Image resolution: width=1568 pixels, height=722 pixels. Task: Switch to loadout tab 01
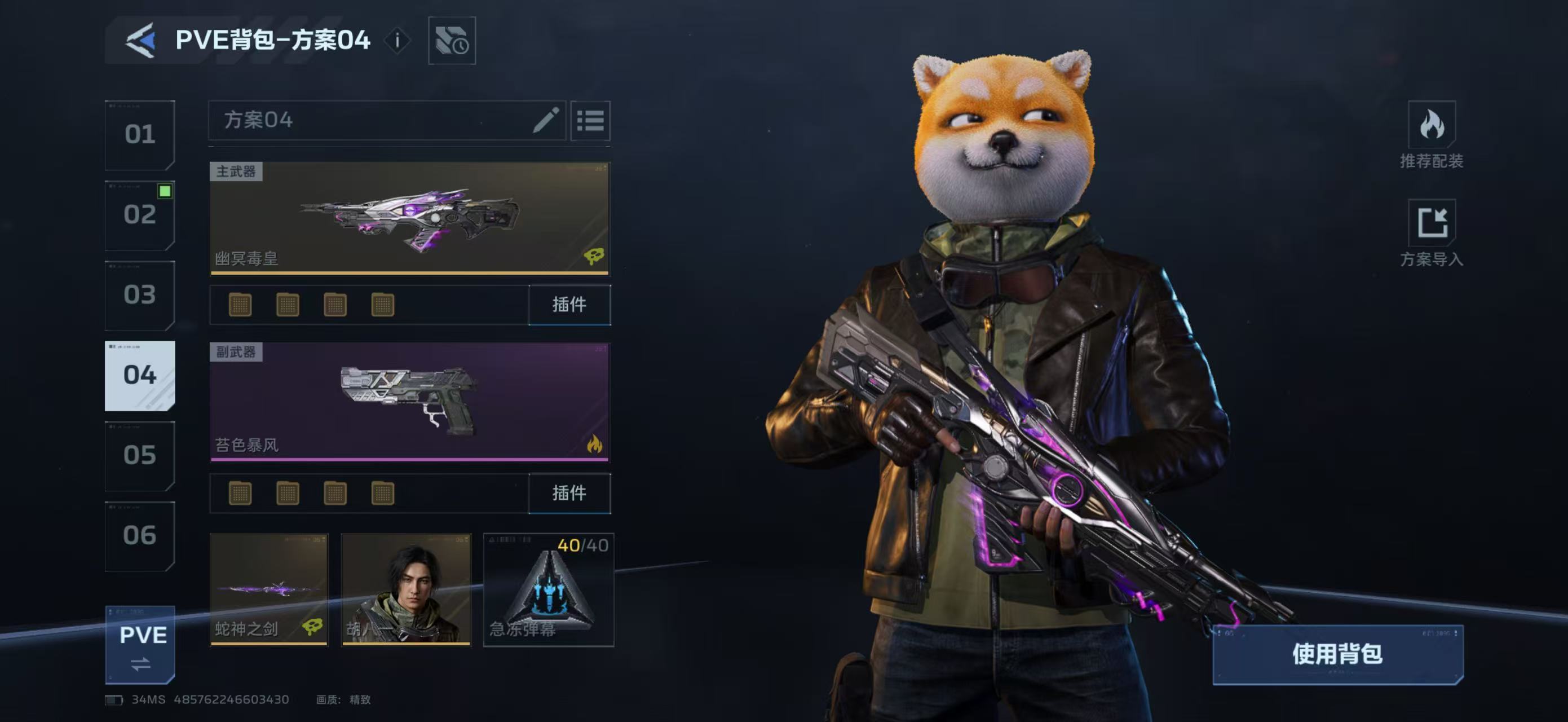(140, 135)
